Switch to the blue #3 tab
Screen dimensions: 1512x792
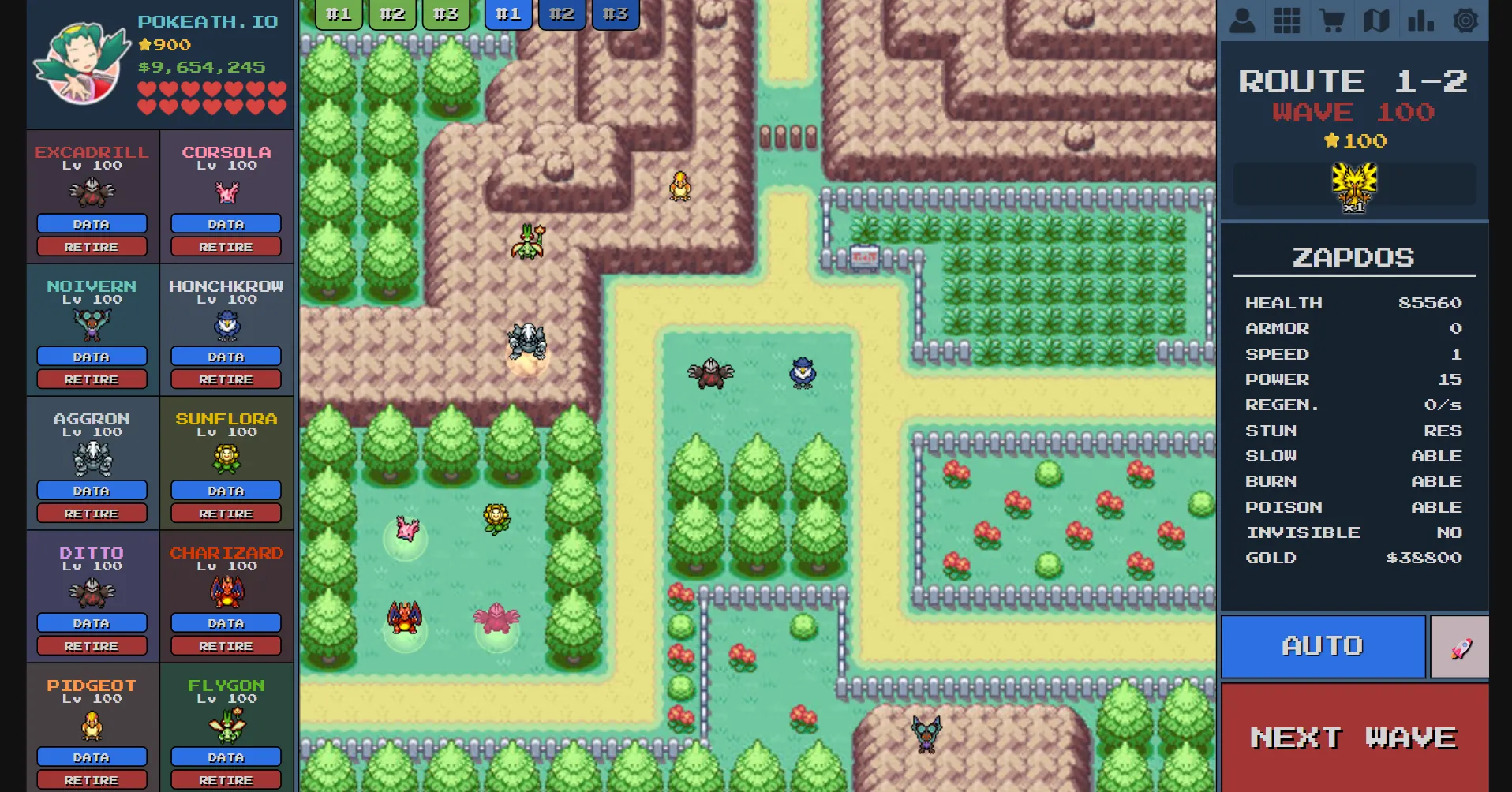(615, 13)
